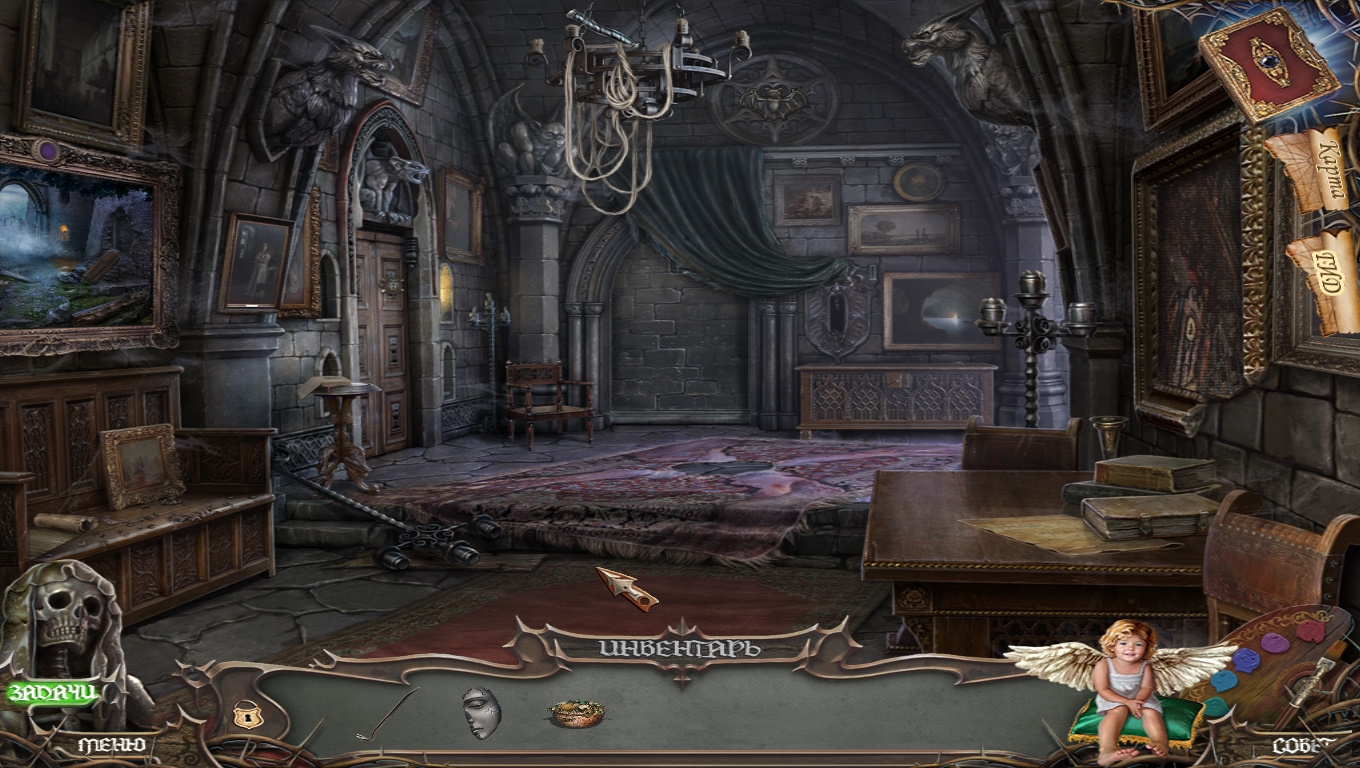Open the Меню button
Screen dimensions: 1360x768
[112, 745]
